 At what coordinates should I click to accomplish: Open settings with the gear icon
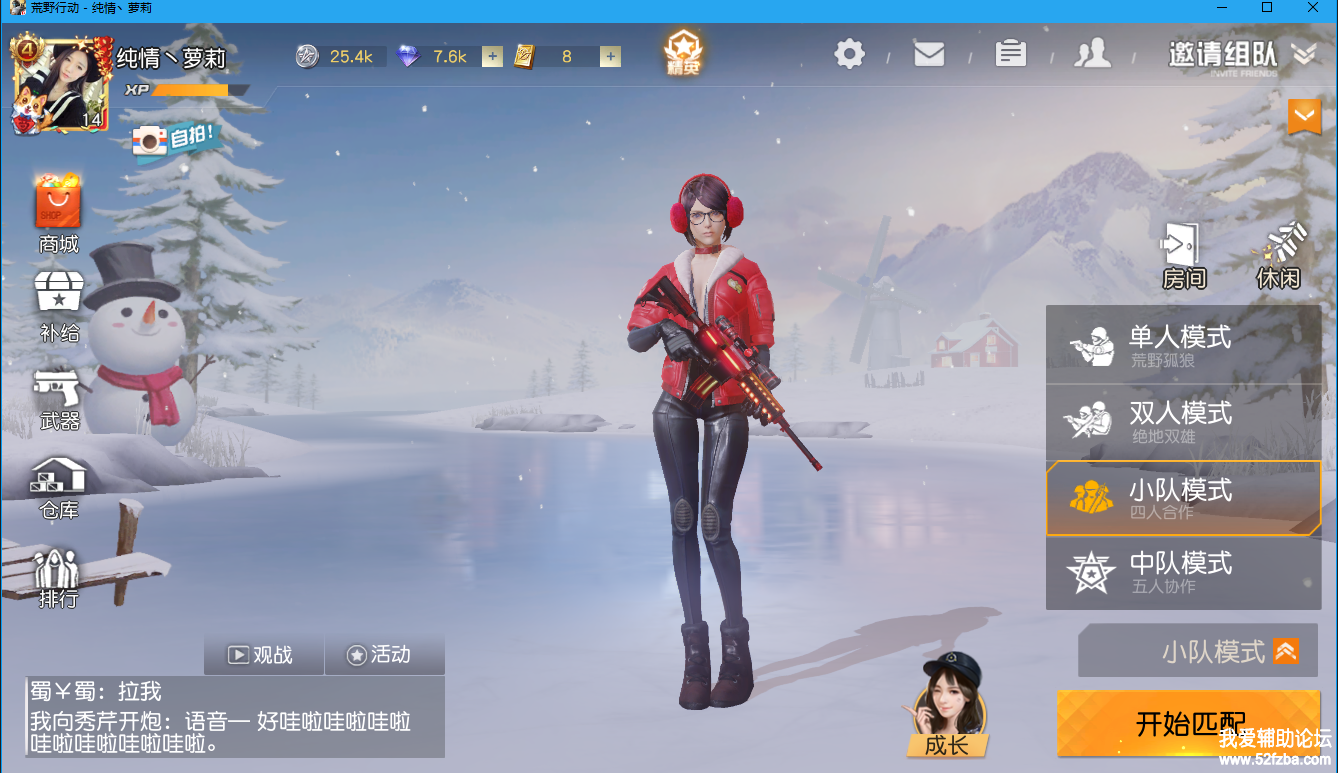[x=849, y=53]
